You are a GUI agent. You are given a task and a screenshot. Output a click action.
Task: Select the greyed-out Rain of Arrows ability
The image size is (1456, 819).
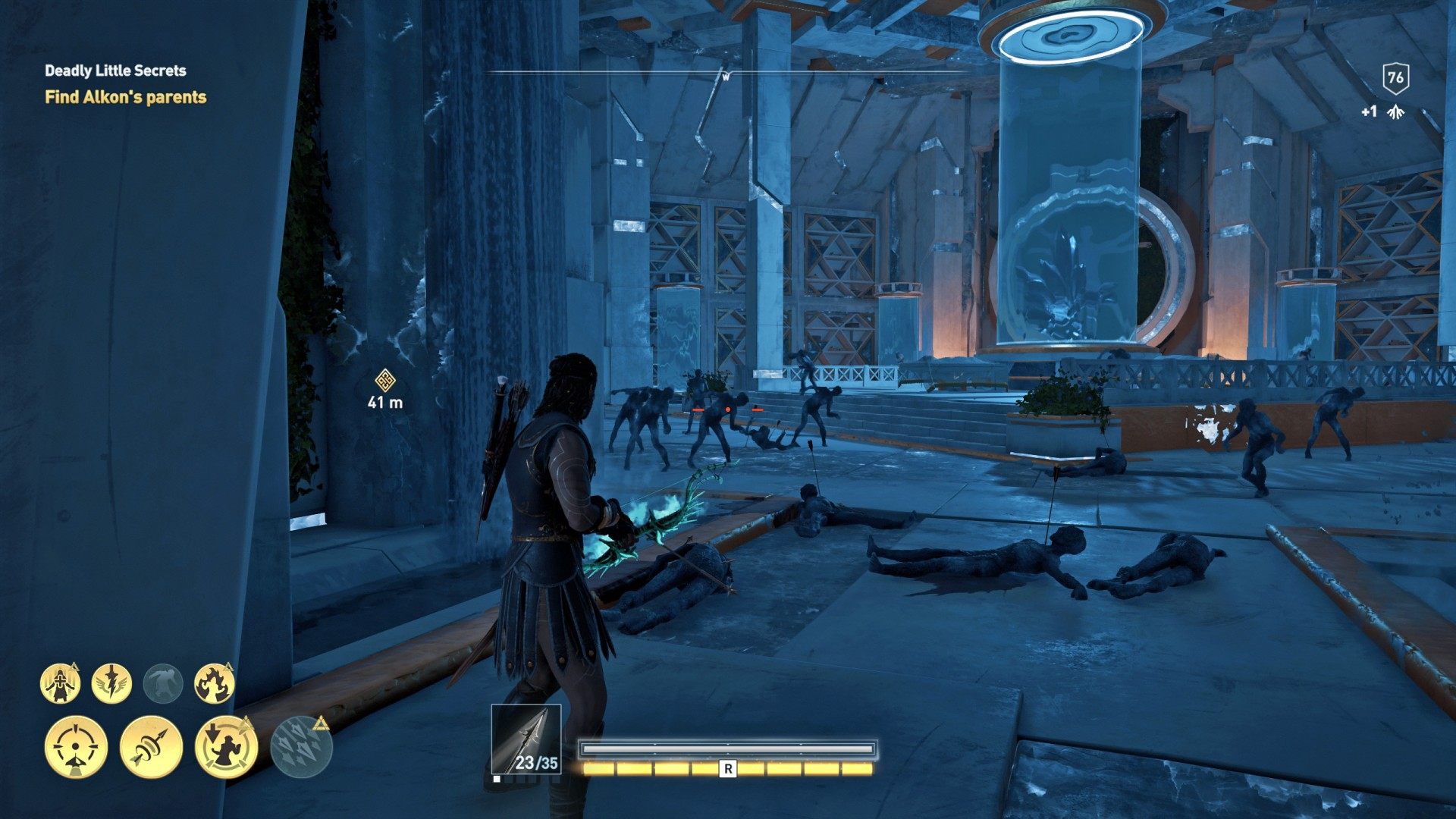point(301,747)
